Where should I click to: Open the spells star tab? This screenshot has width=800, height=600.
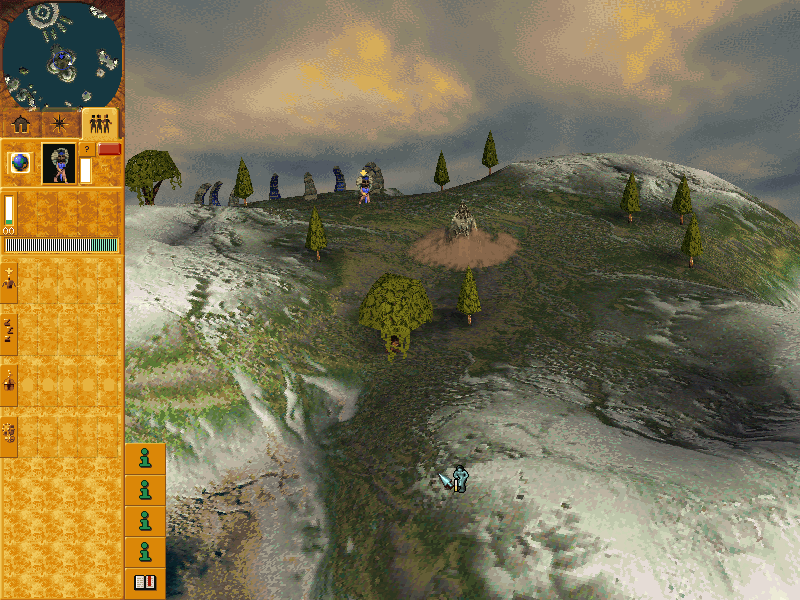click(x=60, y=124)
